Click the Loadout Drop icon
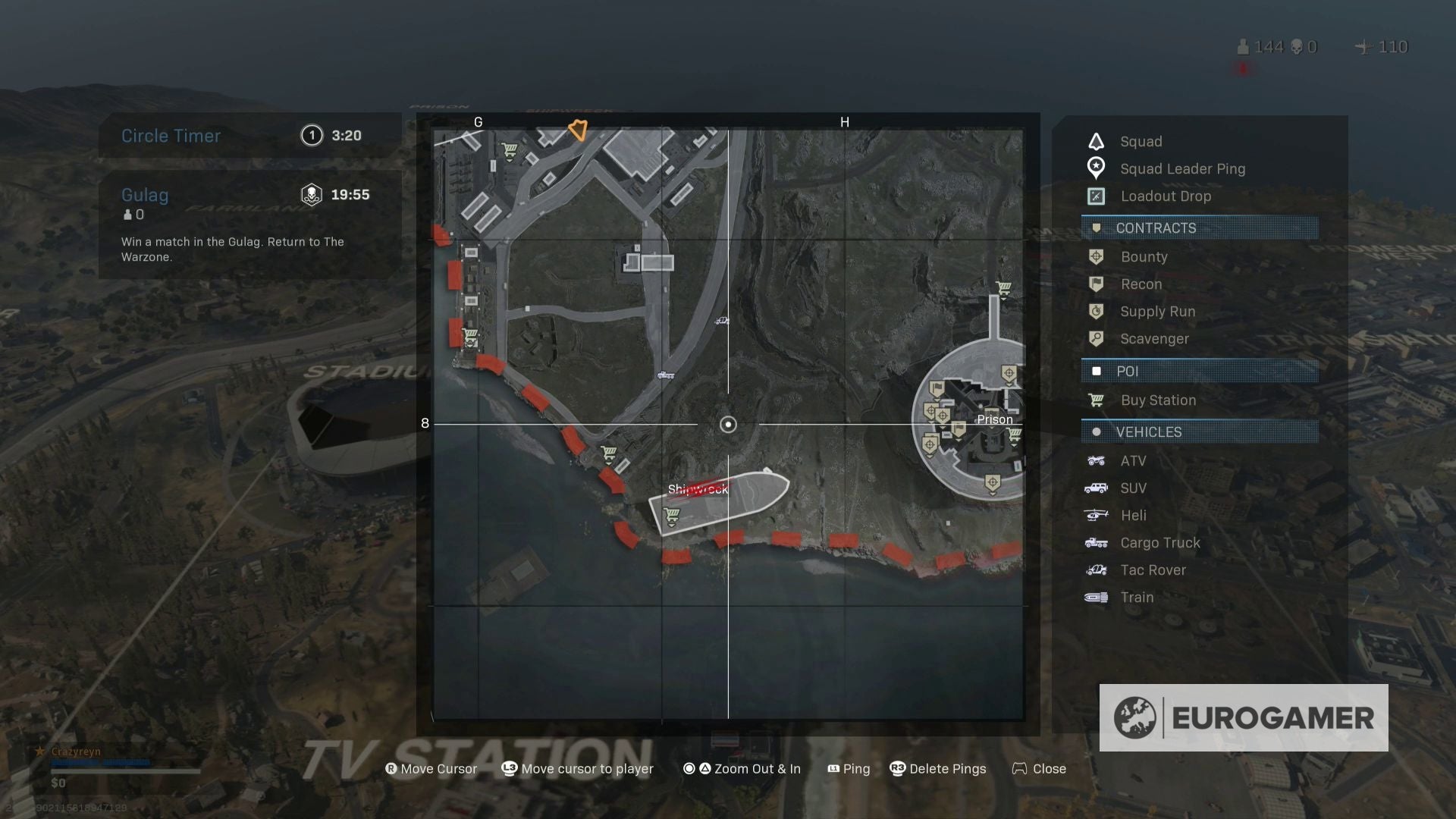 coord(1096,196)
